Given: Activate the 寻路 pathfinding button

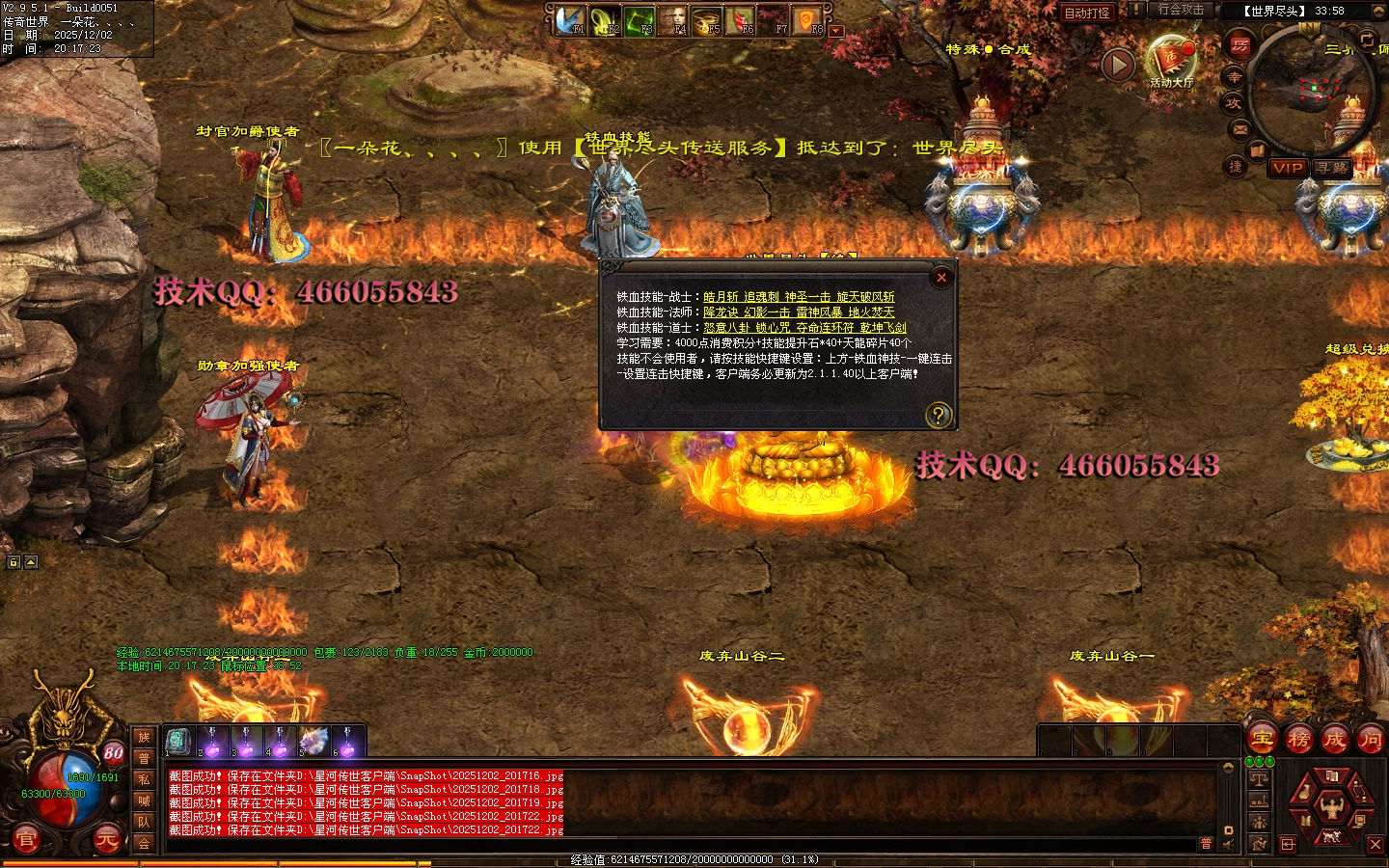Looking at the screenshot, I should click(1333, 168).
